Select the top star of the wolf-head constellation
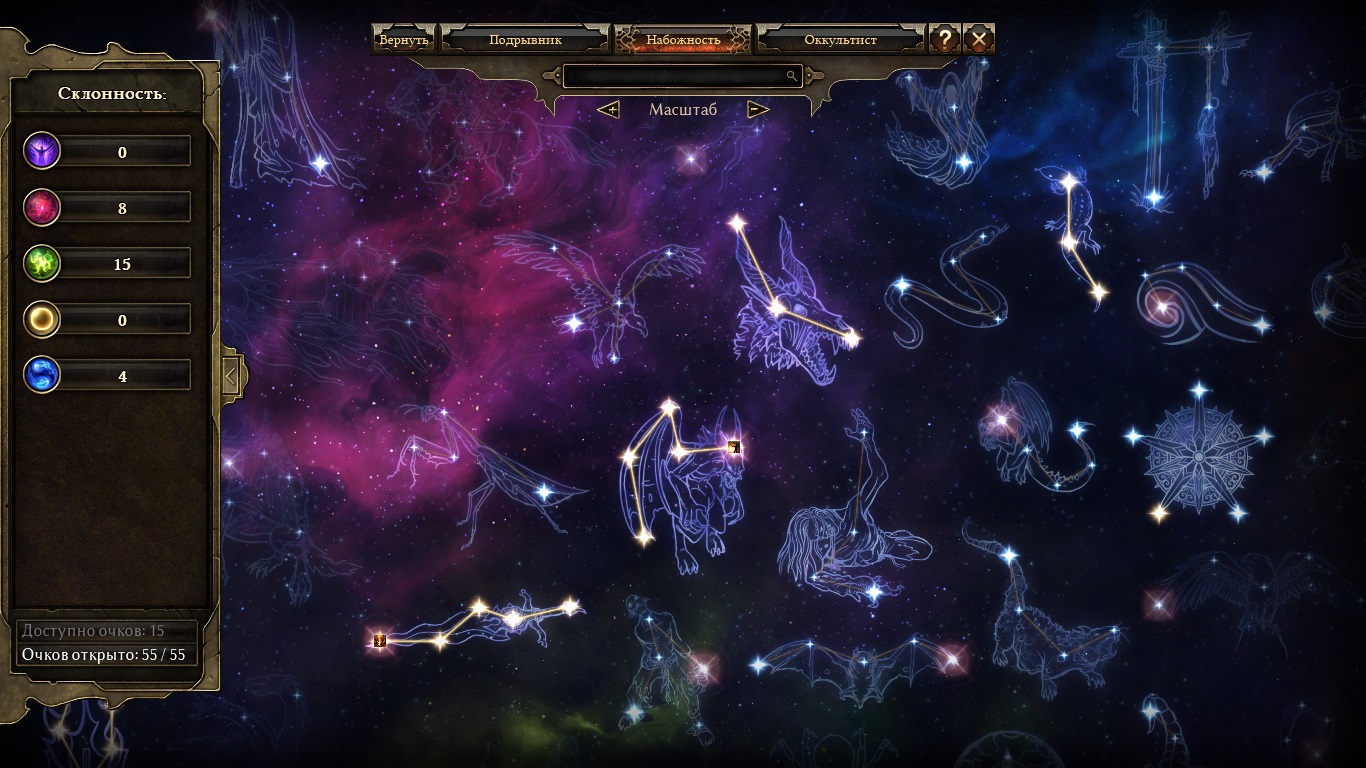Viewport: 1366px width, 768px height. point(738,222)
